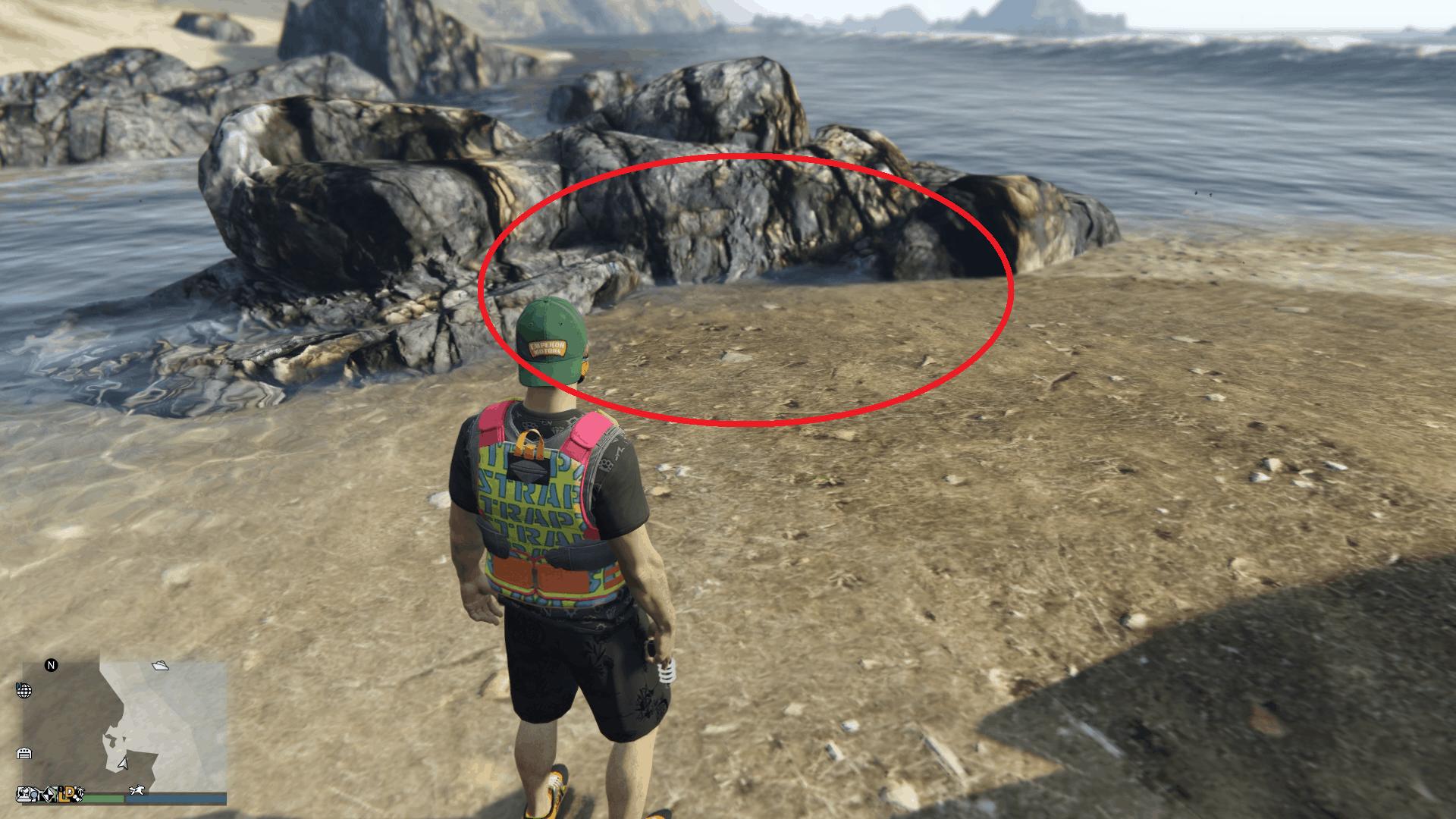Viewport: 1456px width, 819px height.
Task: Select the garage icon on the minimap
Action: tap(25, 752)
